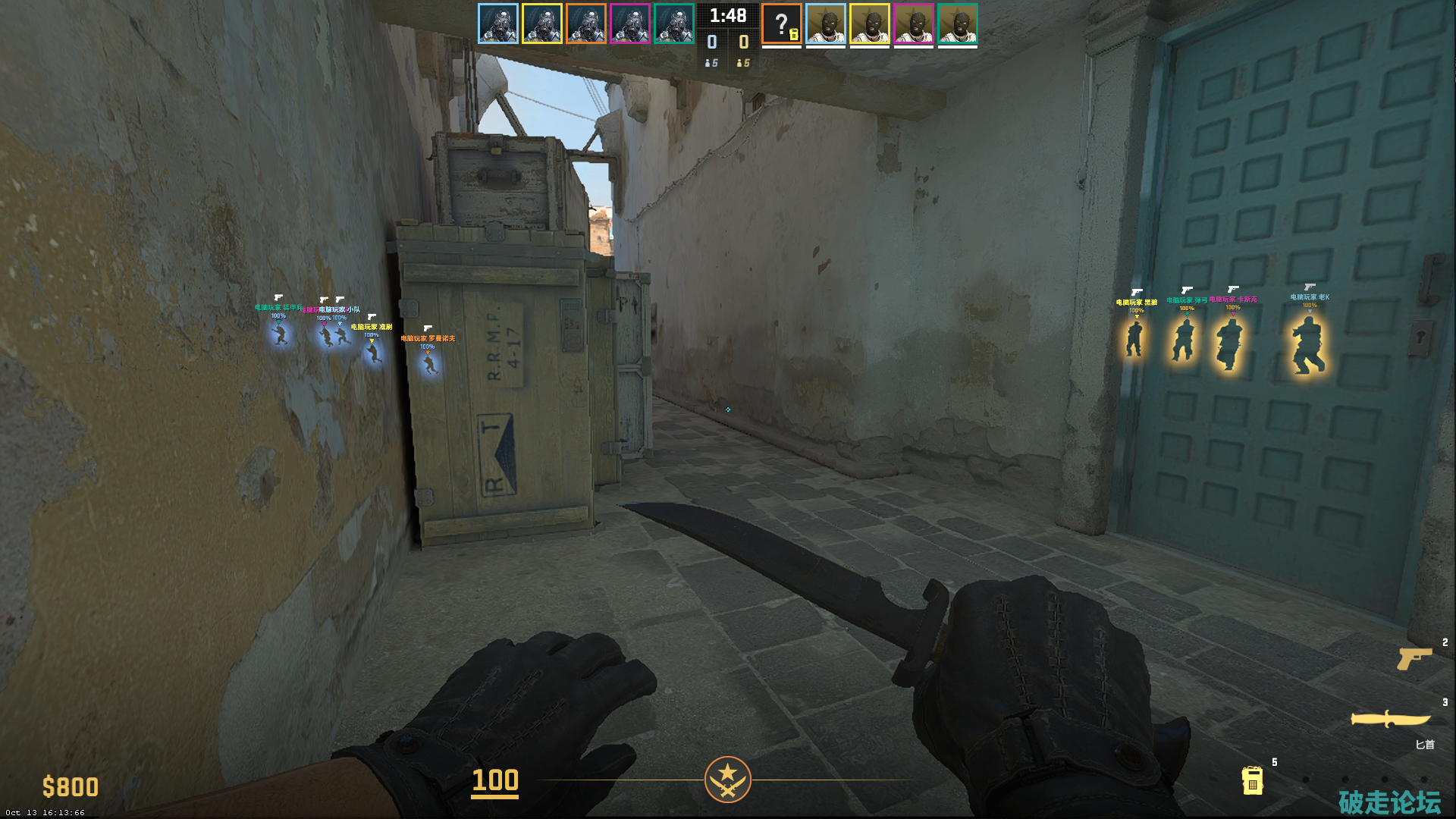Screen dimensions: 1456x819
Task: Pick the magenta-bordered balaclava avatar
Action: 914,24
